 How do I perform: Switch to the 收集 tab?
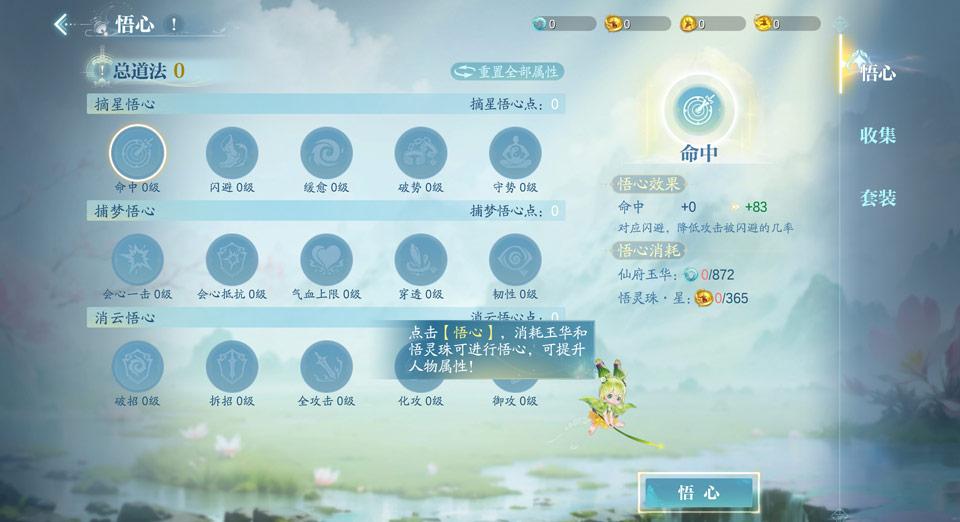click(x=878, y=136)
